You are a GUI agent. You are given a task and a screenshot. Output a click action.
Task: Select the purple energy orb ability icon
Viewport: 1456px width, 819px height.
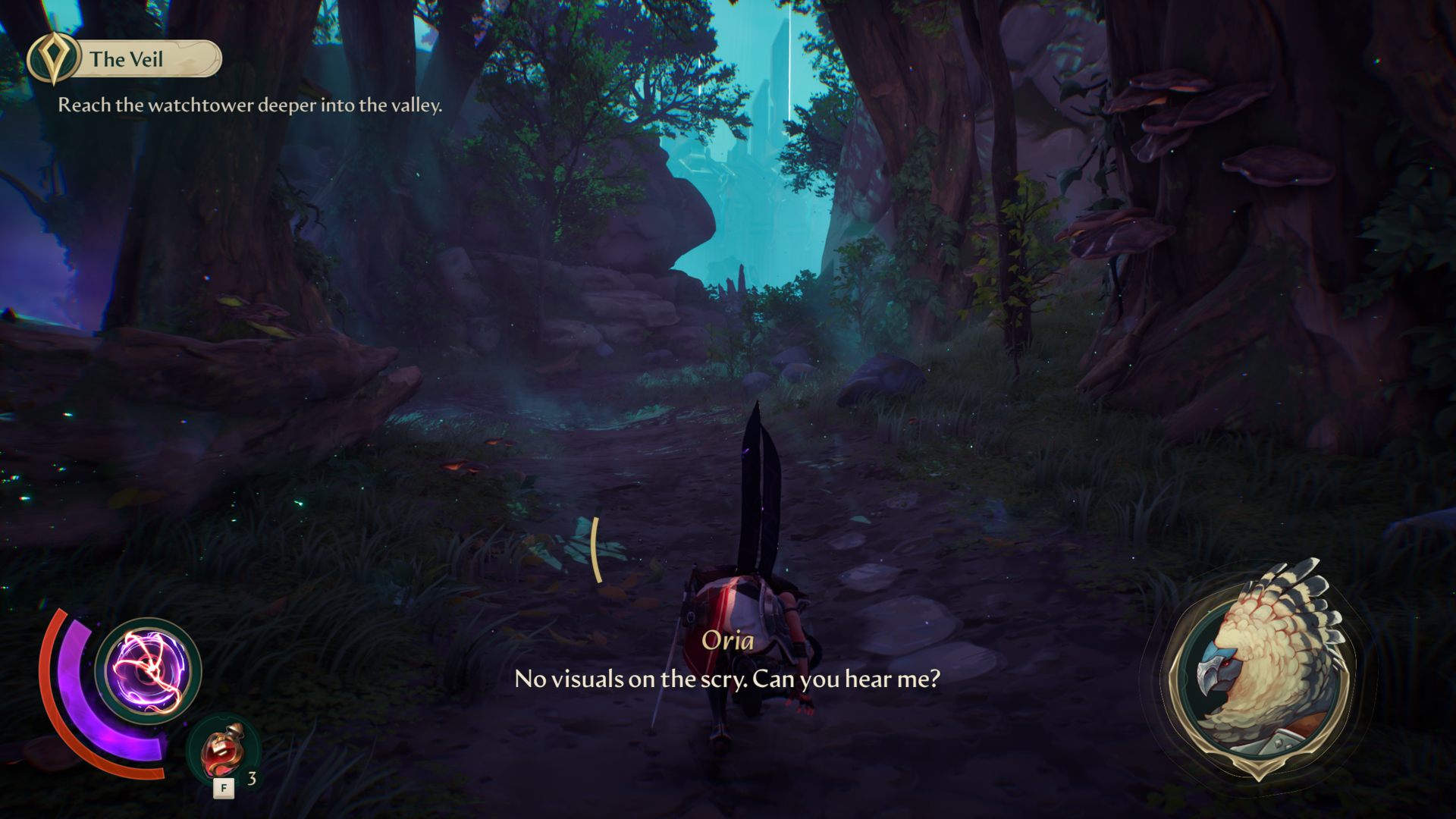149,670
